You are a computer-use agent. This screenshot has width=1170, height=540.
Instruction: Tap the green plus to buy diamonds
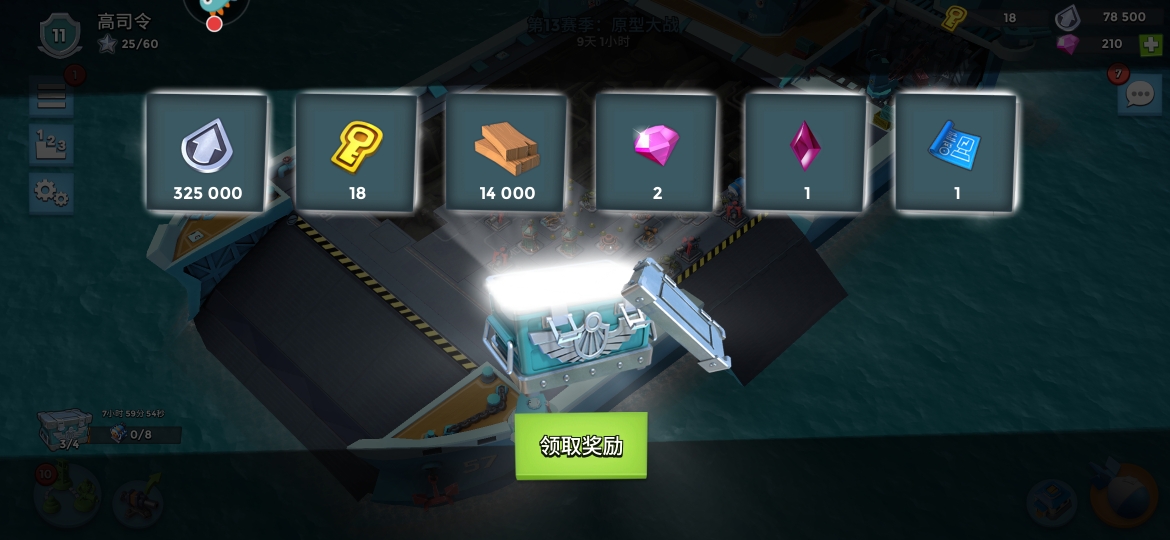(1151, 44)
